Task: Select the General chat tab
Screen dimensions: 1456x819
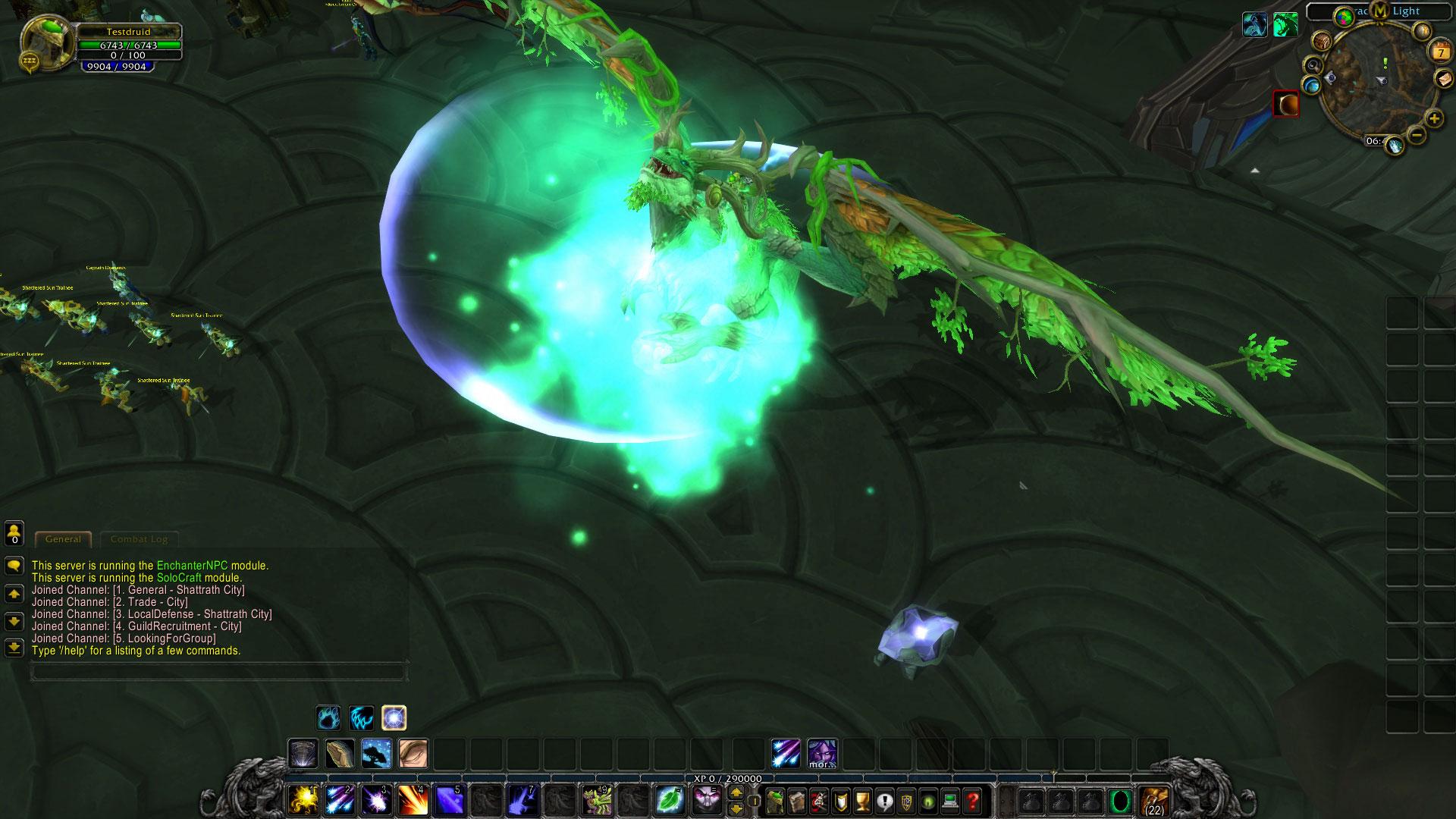Action: pyautogui.click(x=63, y=539)
